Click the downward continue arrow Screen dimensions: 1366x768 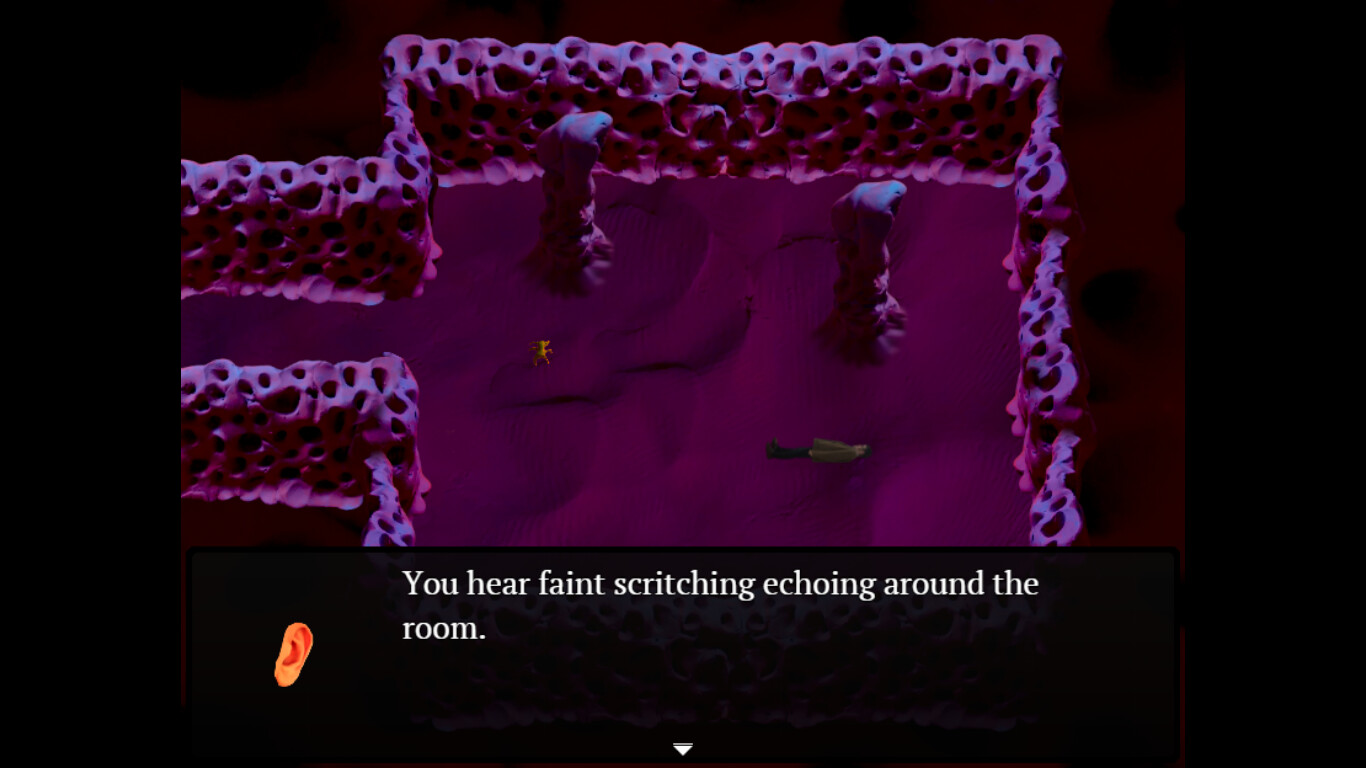click(x=682, y=747)
